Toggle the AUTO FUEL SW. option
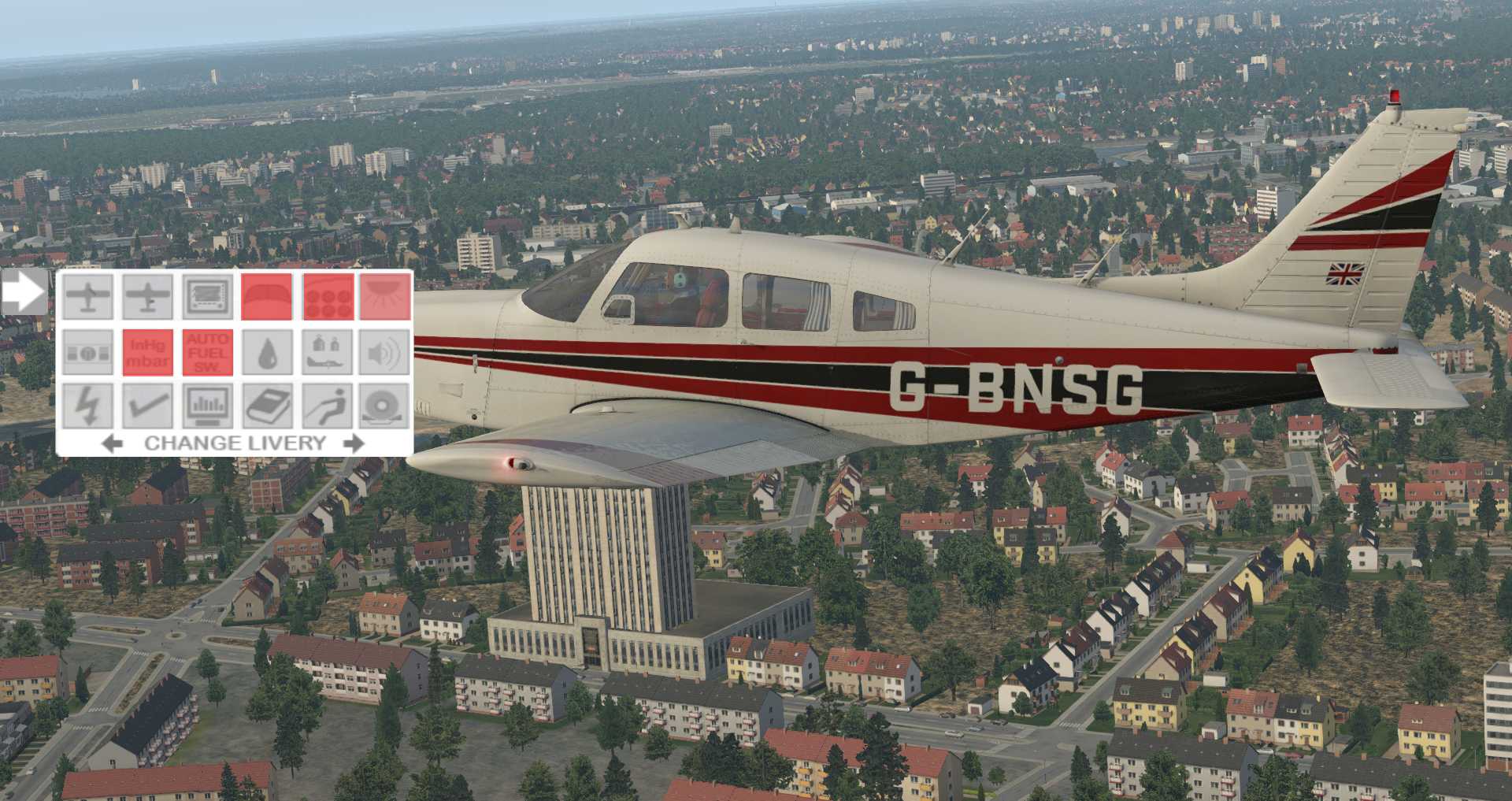1512x801 pixels. tap(207, 352)
